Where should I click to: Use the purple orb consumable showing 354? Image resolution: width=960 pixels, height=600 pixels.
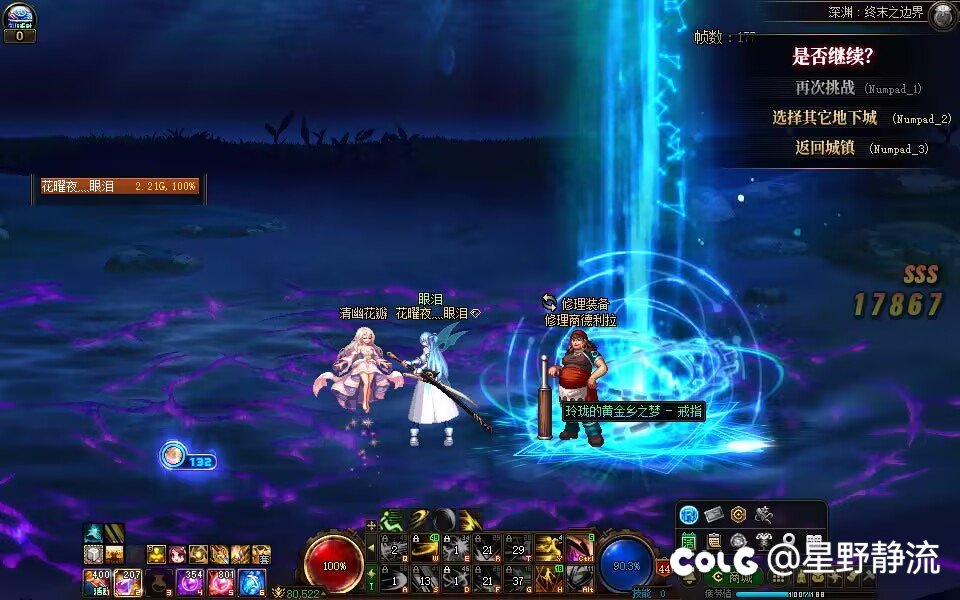coord(190,581)
